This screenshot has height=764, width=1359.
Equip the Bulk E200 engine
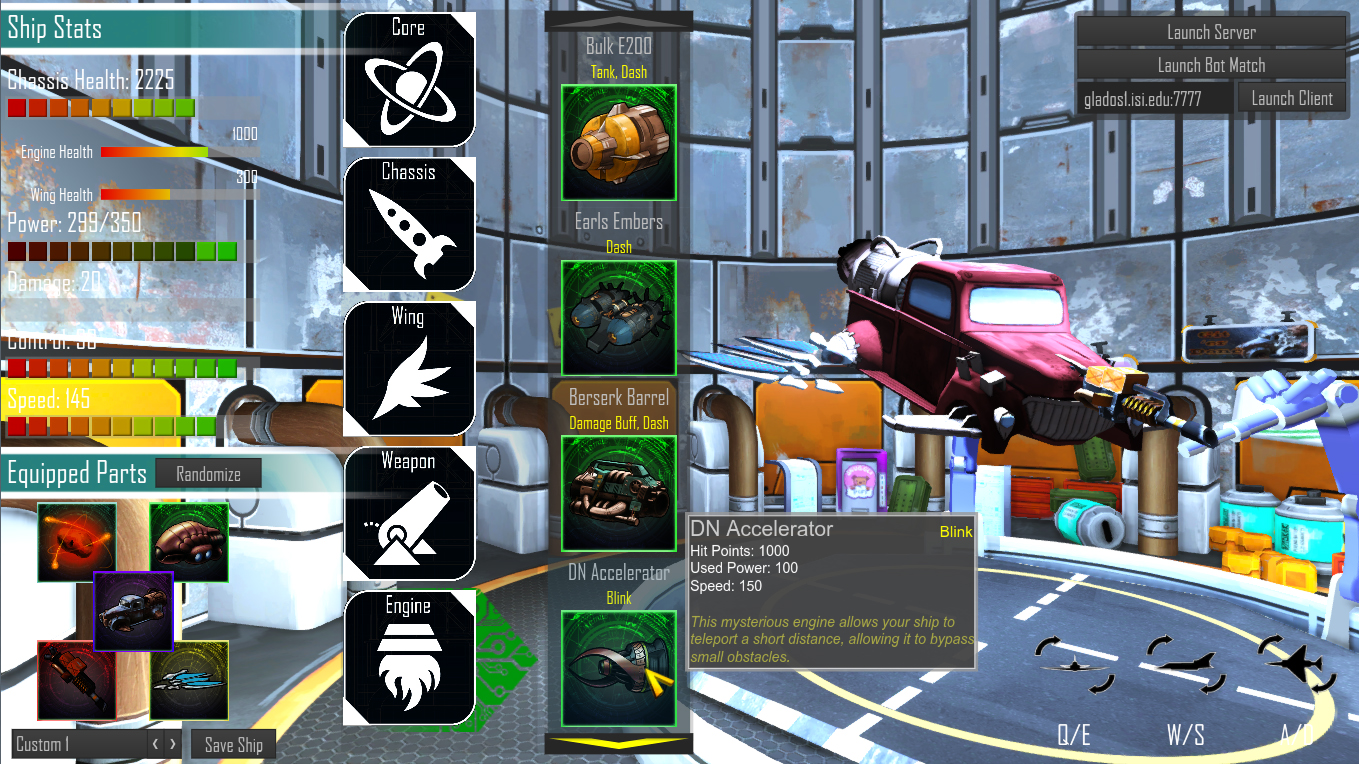(x=618, y=142)
